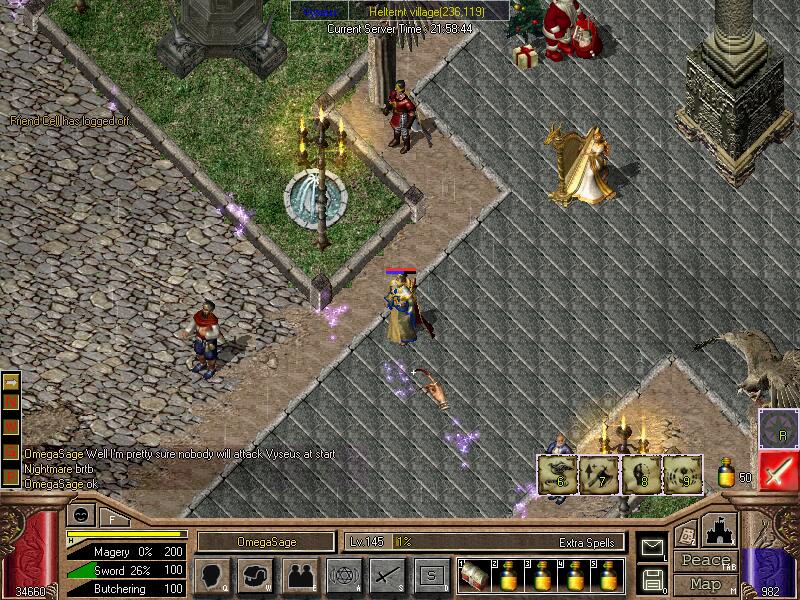Use spell scroll hotkey 8
This screenshot has height=600, width=800.
[x=641, y=474]
